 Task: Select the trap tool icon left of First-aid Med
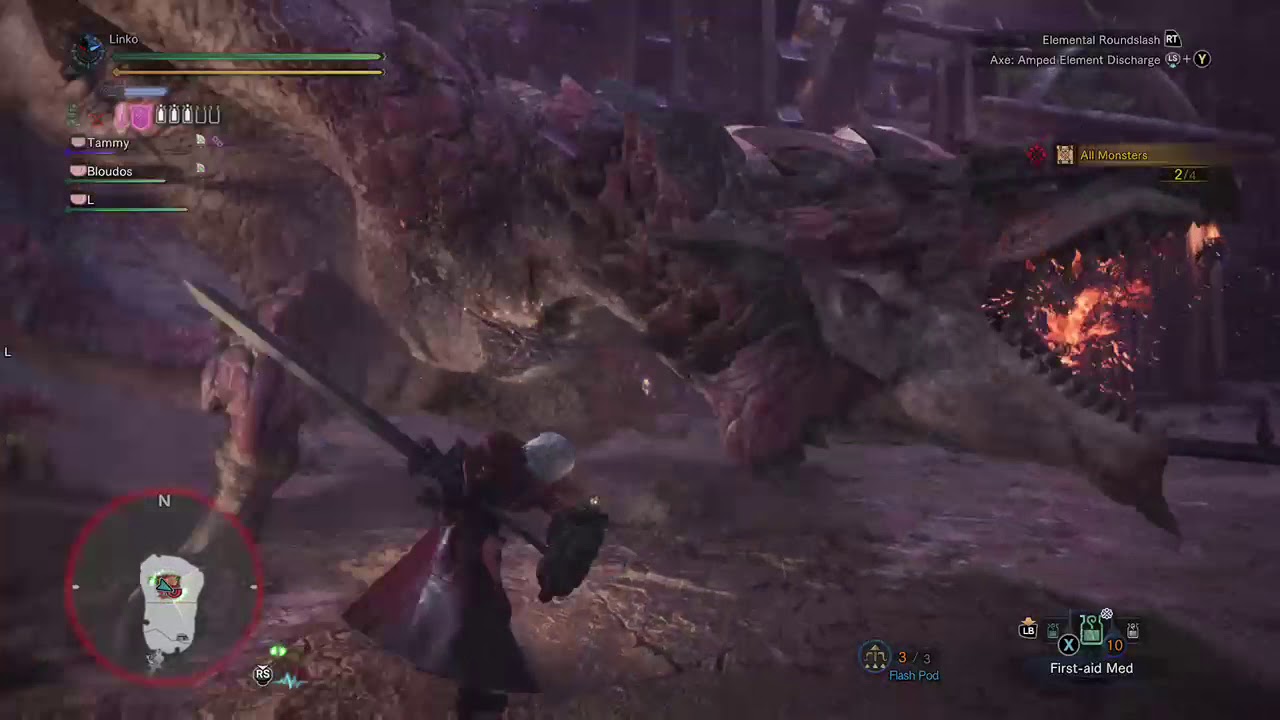[1053, 631]
